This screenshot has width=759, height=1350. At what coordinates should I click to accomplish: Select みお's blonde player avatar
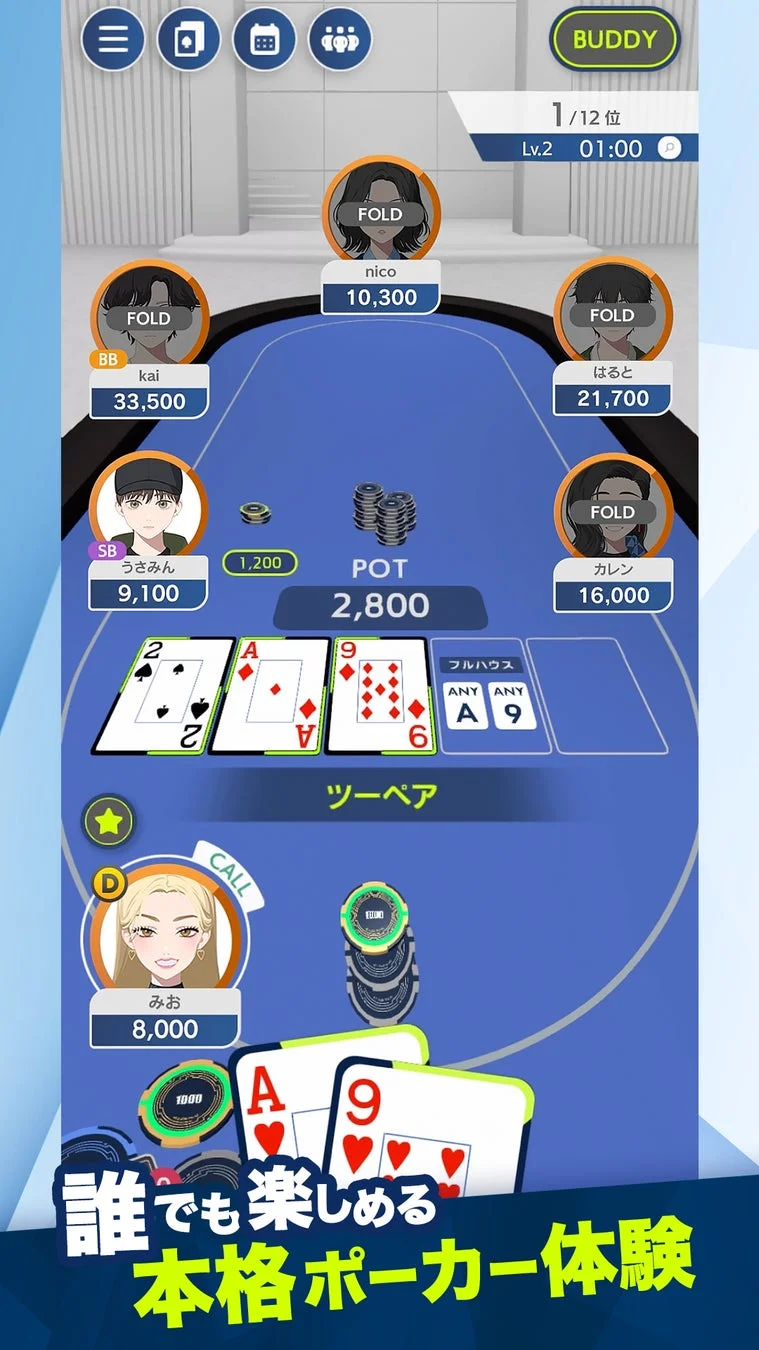click(x=164, y=927)
